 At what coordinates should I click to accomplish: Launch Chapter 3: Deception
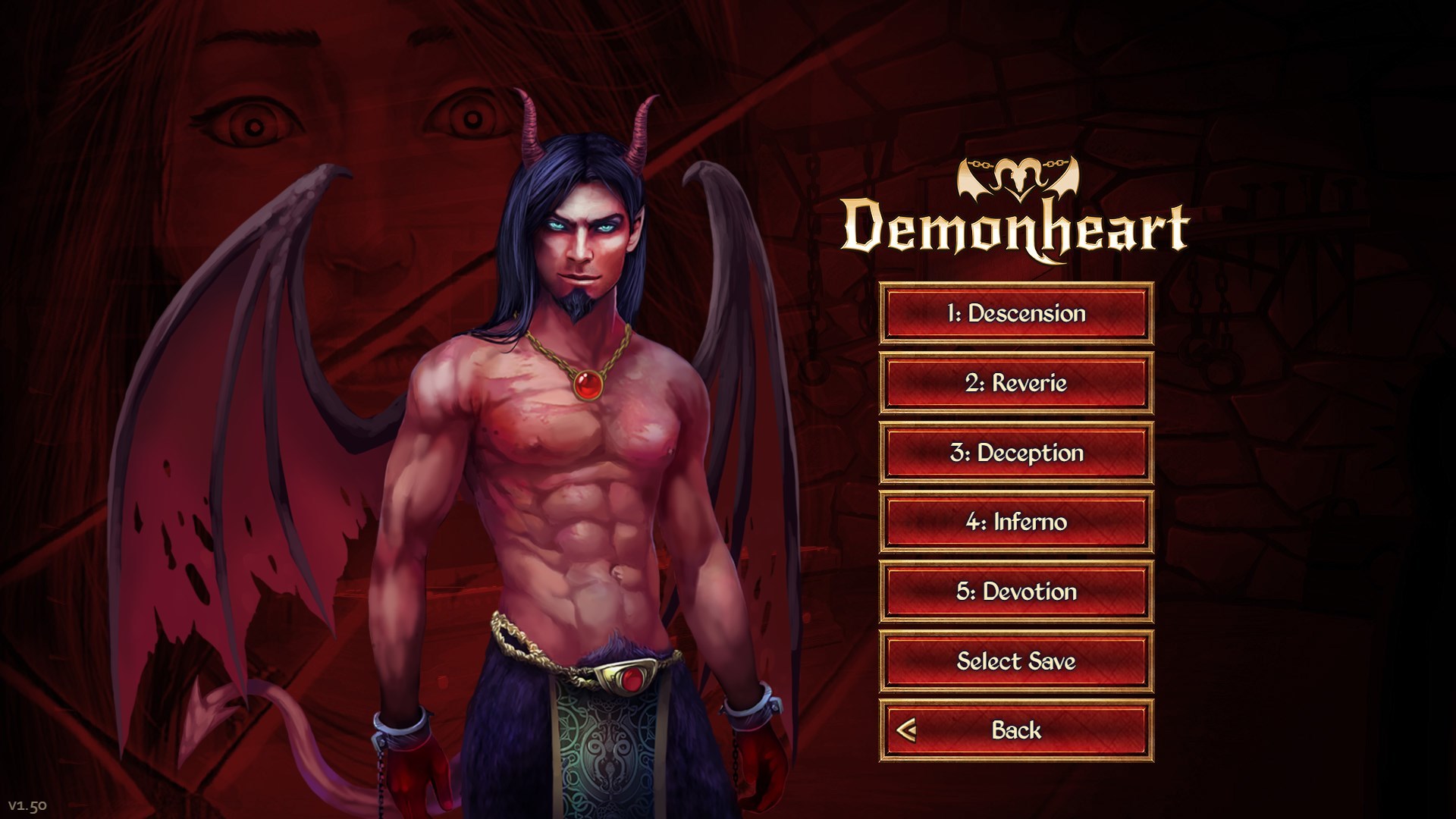click(x=1016, y=453)
